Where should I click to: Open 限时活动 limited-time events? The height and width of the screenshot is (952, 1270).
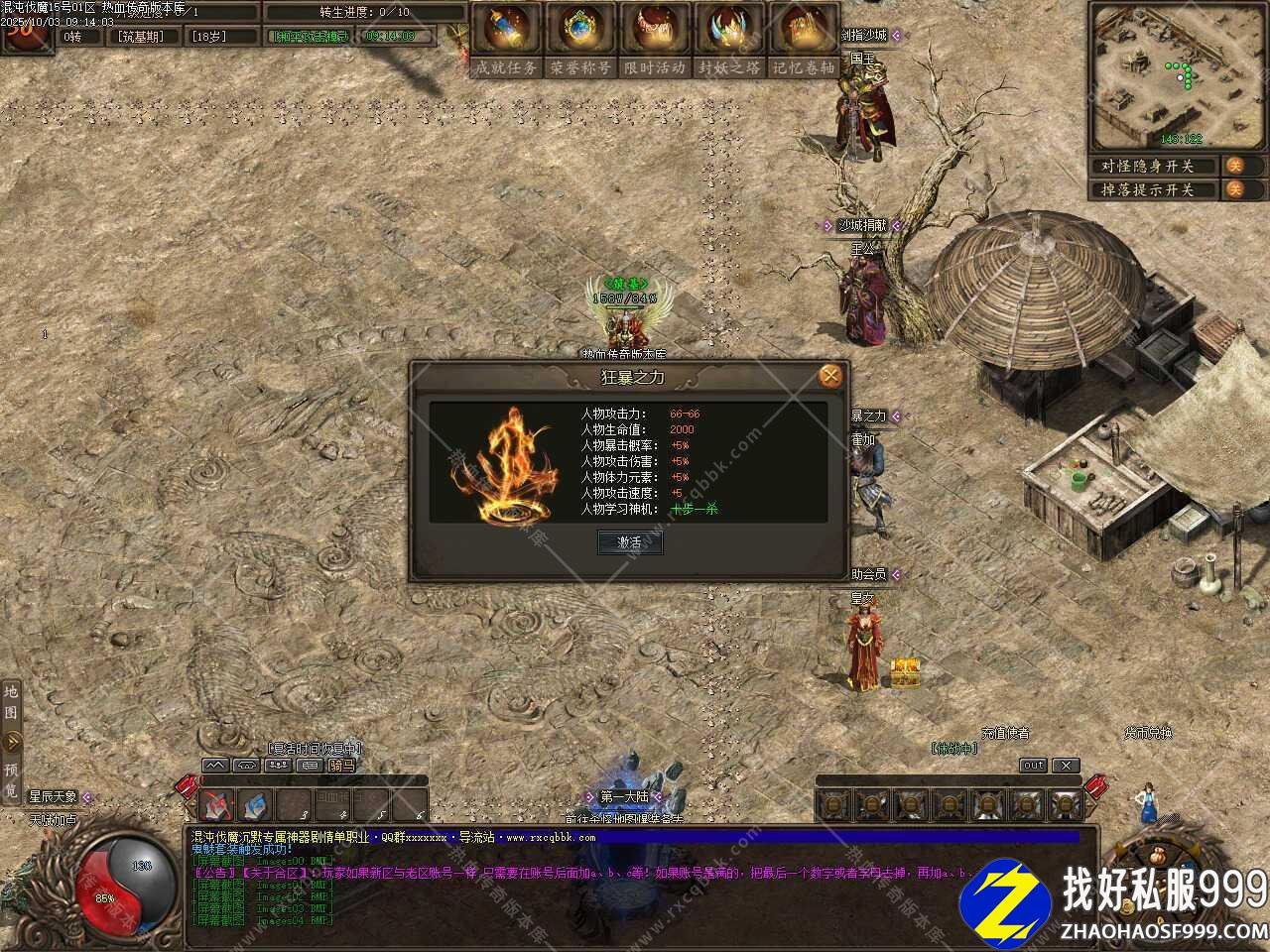tap(655, 40)
